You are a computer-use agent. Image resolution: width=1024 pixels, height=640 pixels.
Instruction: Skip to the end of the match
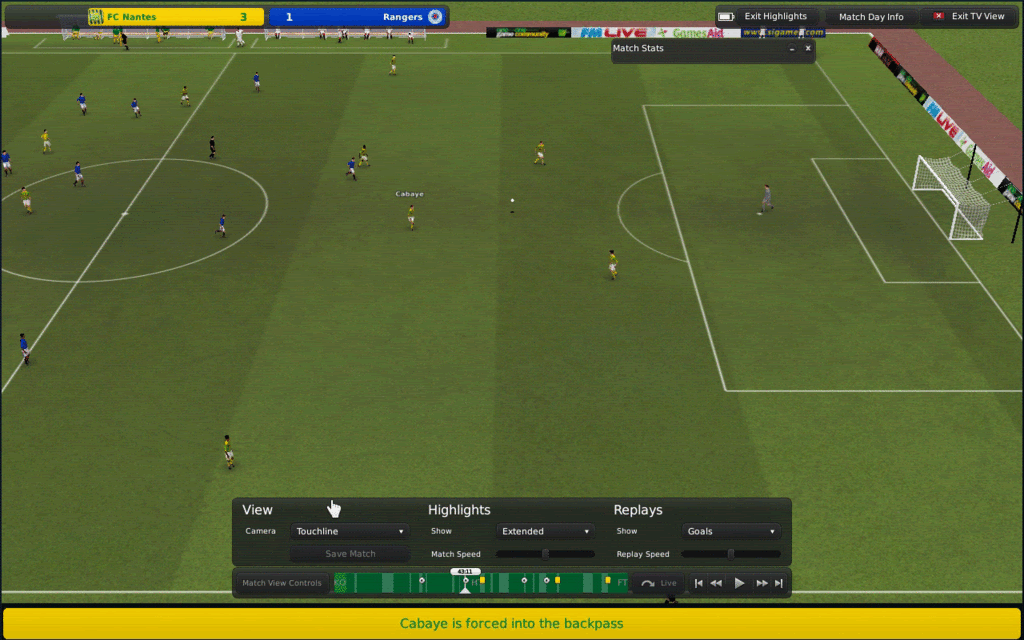779,583
